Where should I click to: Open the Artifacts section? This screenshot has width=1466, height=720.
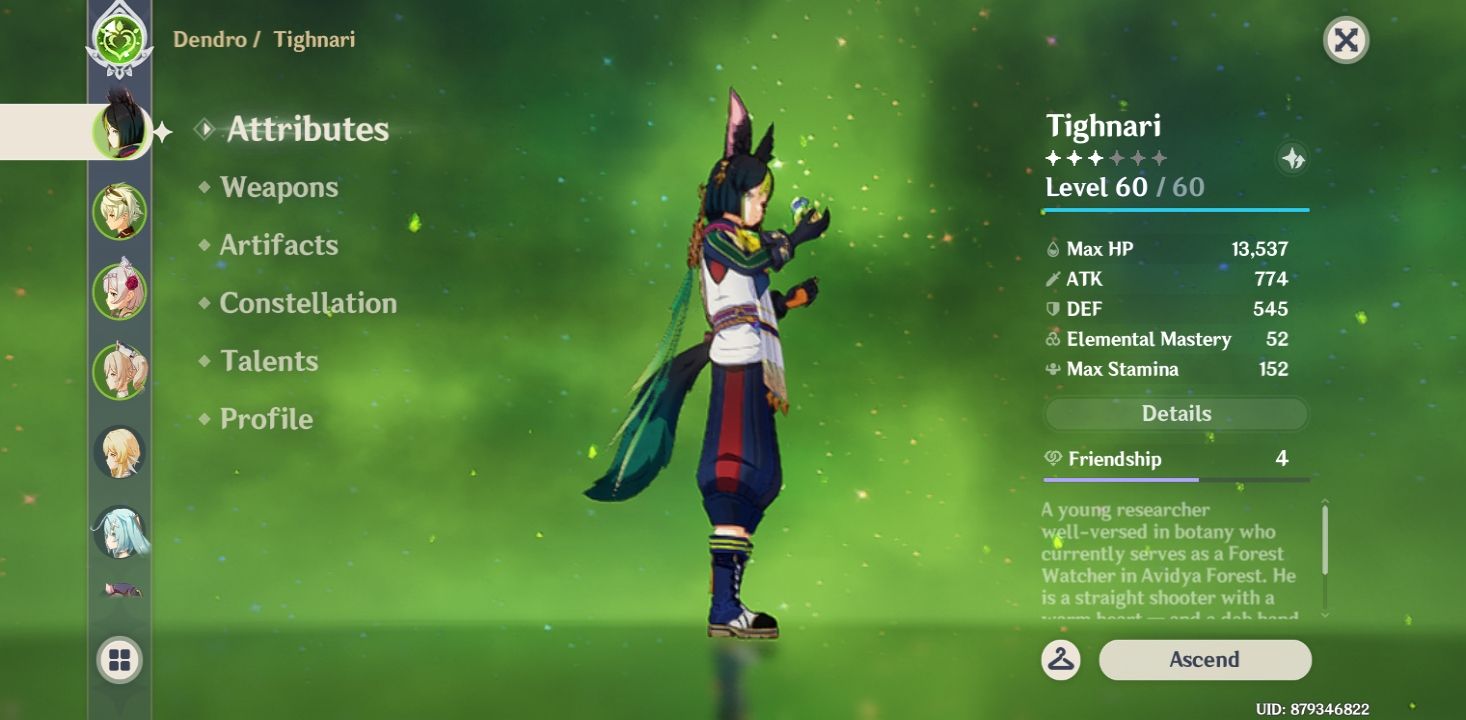coord(277,245)
